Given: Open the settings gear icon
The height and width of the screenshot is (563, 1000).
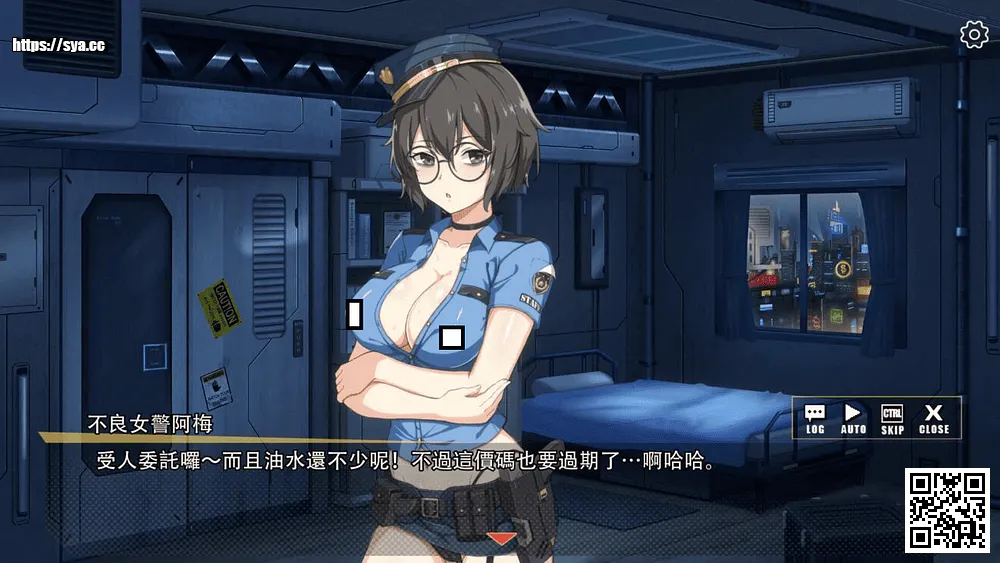Looking at the screenshot, I should (973, 35).
